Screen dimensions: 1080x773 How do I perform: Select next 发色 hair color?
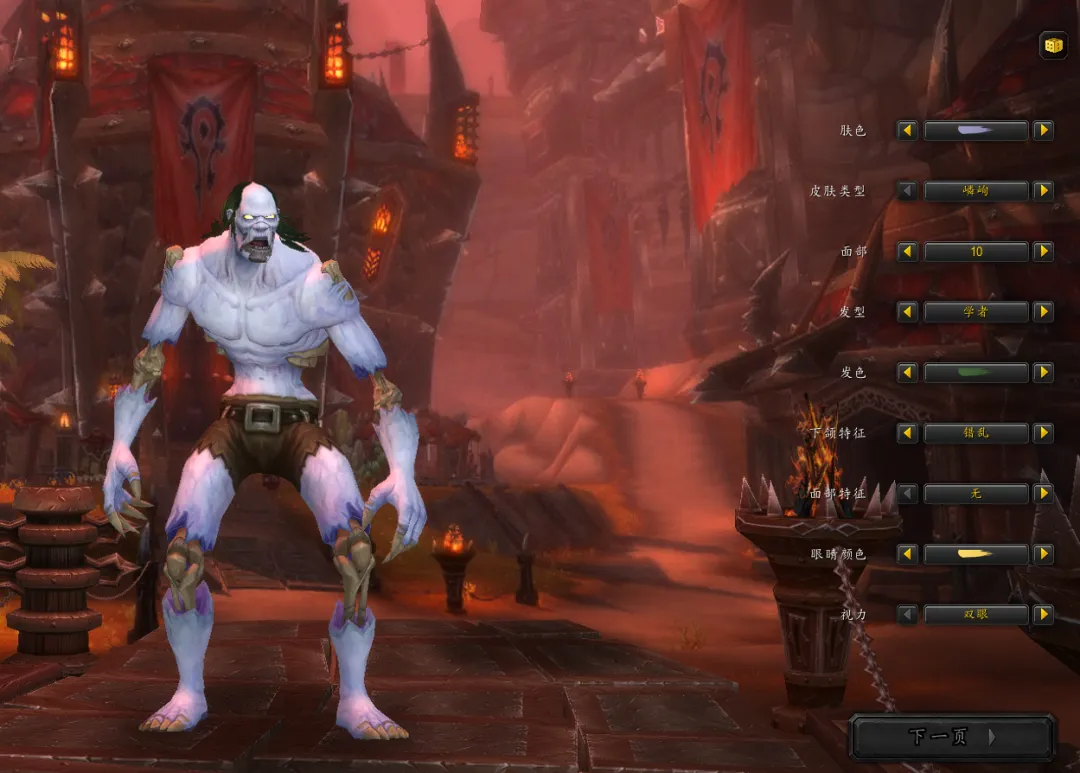click(x=1043, y=372)
